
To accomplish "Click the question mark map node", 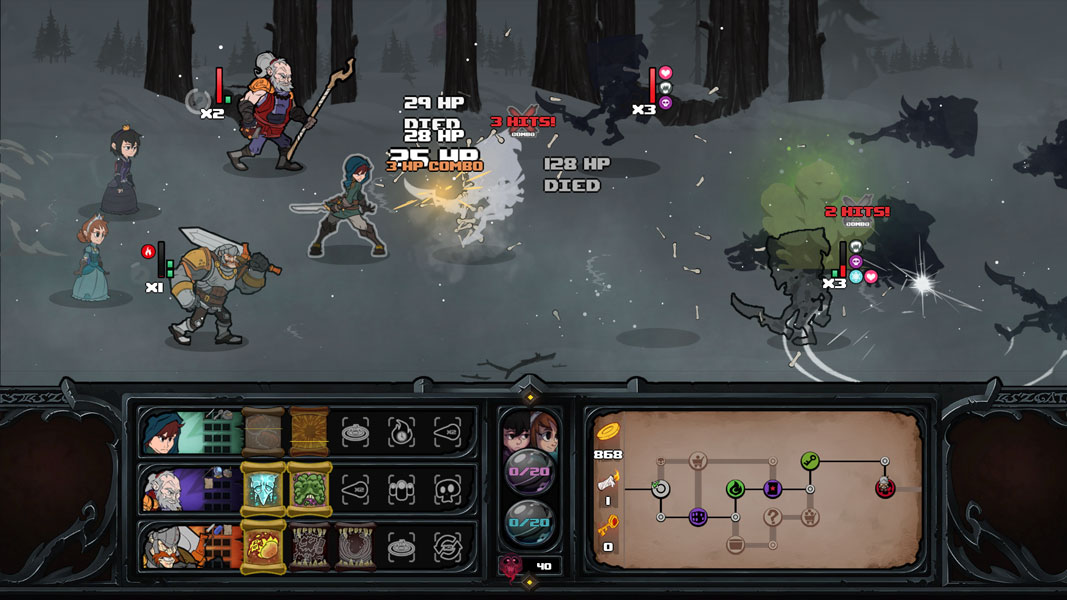I will (773, 517).
